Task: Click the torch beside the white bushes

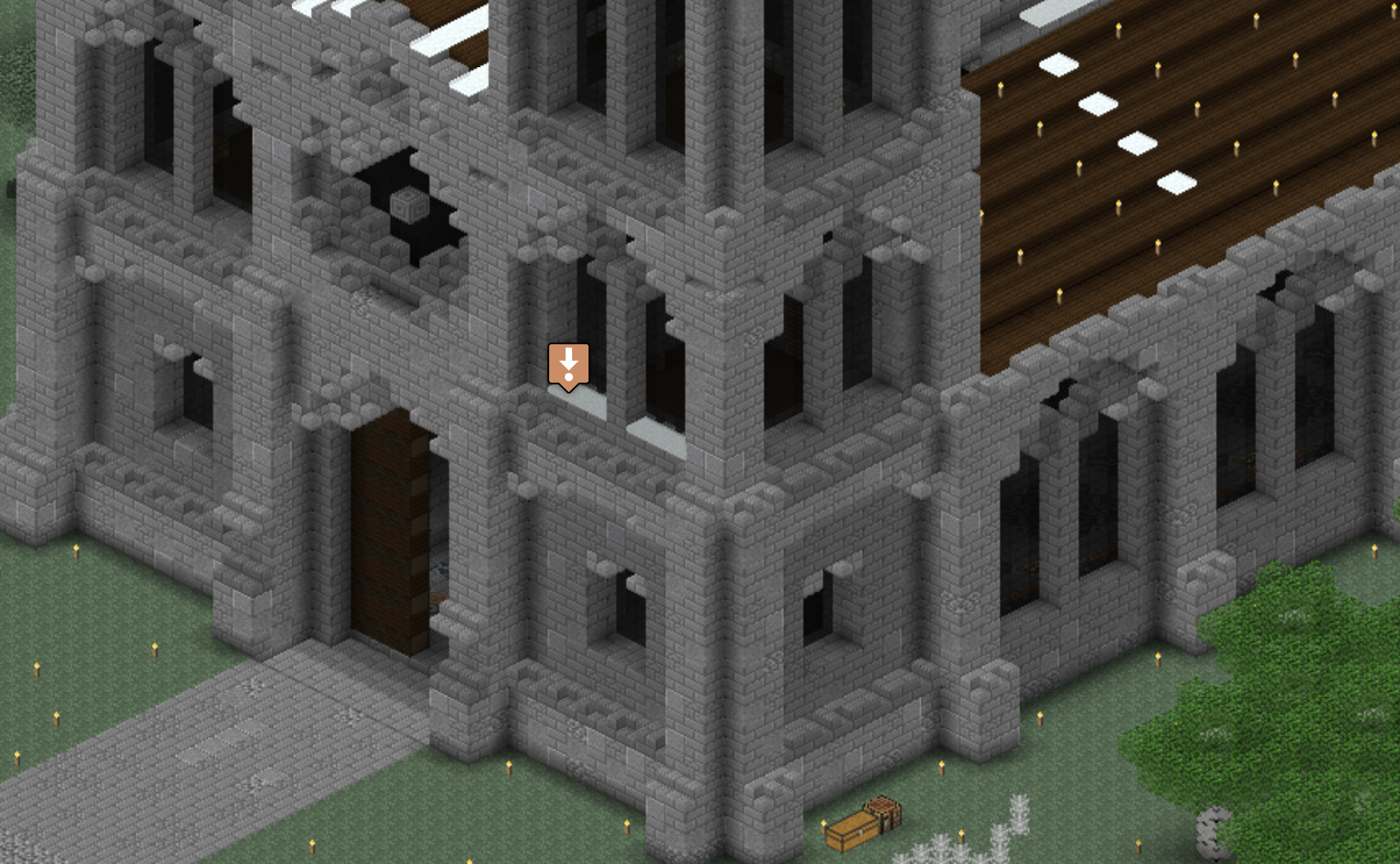Action: click(x=961, y=835)
